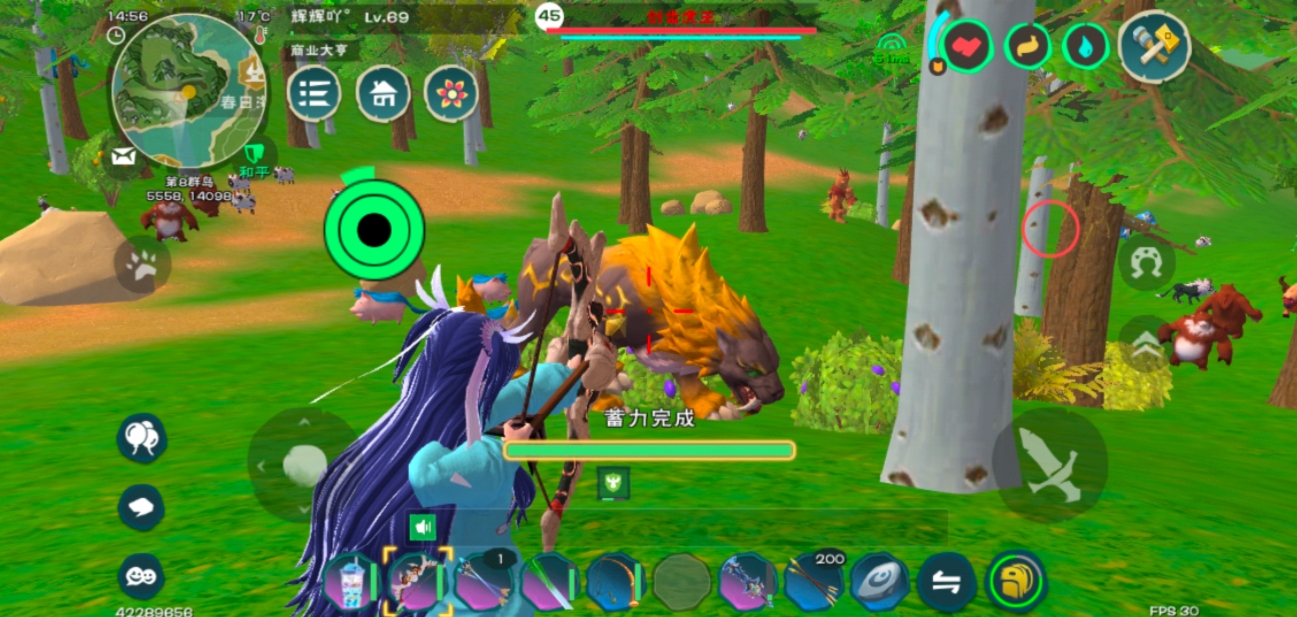The width and height of the screenshot is (1297, 617).
Task: Open the flower icon menu
Action: pyautogui.click(x=451, y=94)
